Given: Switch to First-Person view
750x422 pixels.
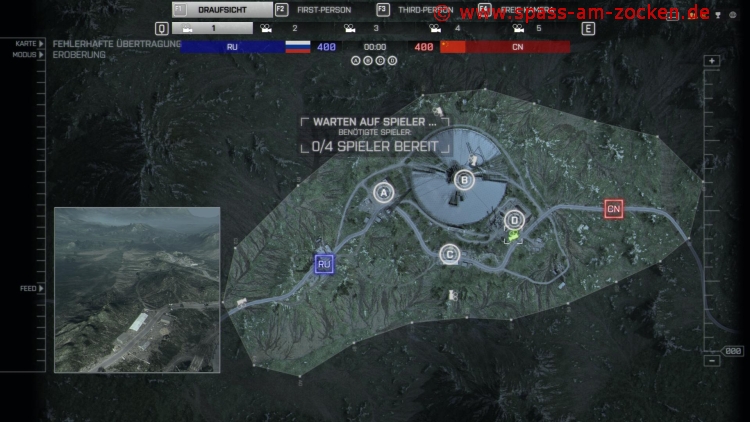Looking at the screenshot, I should pos(324,10).
